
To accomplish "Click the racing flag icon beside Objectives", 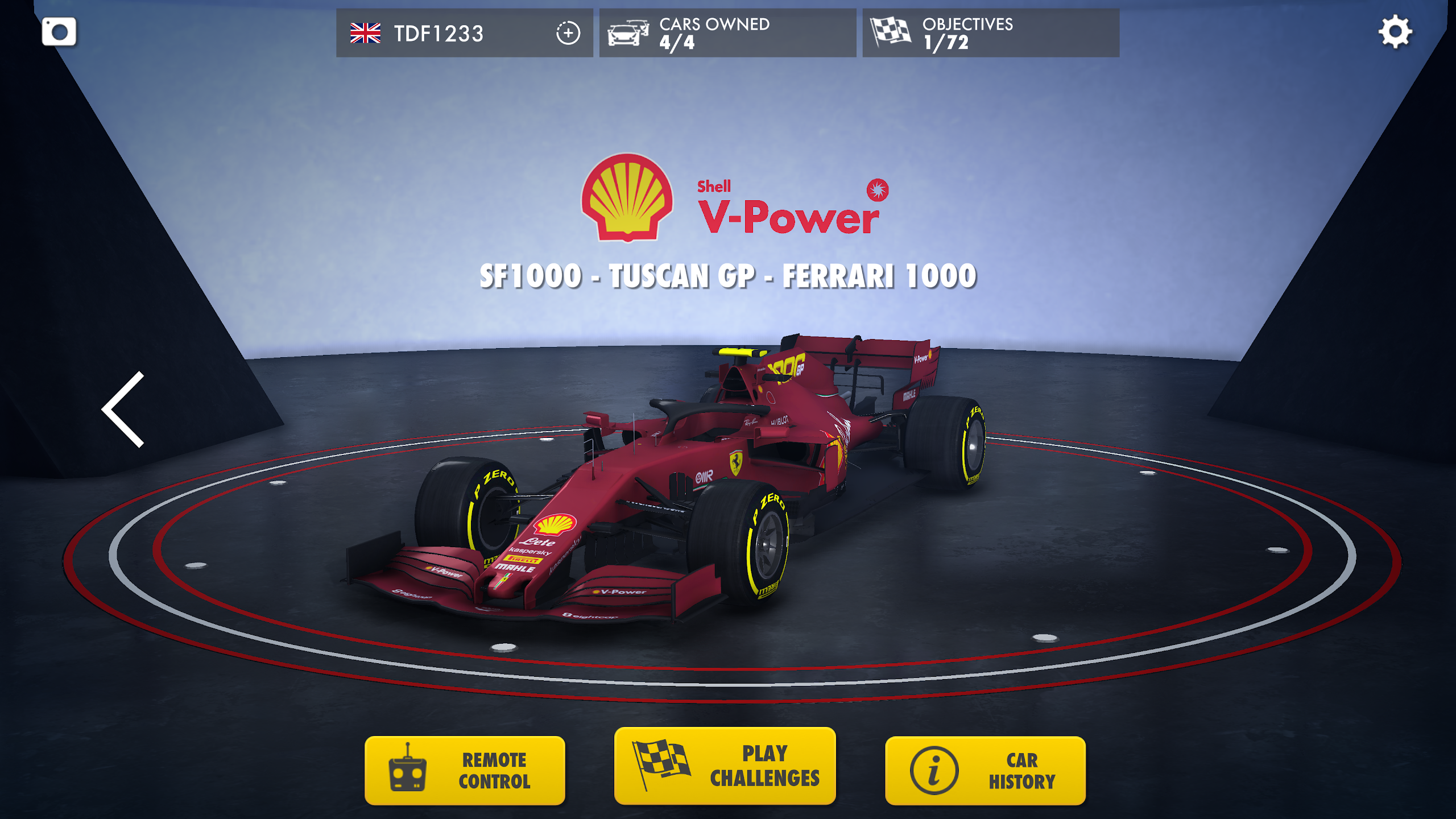I will coord(891,31).
